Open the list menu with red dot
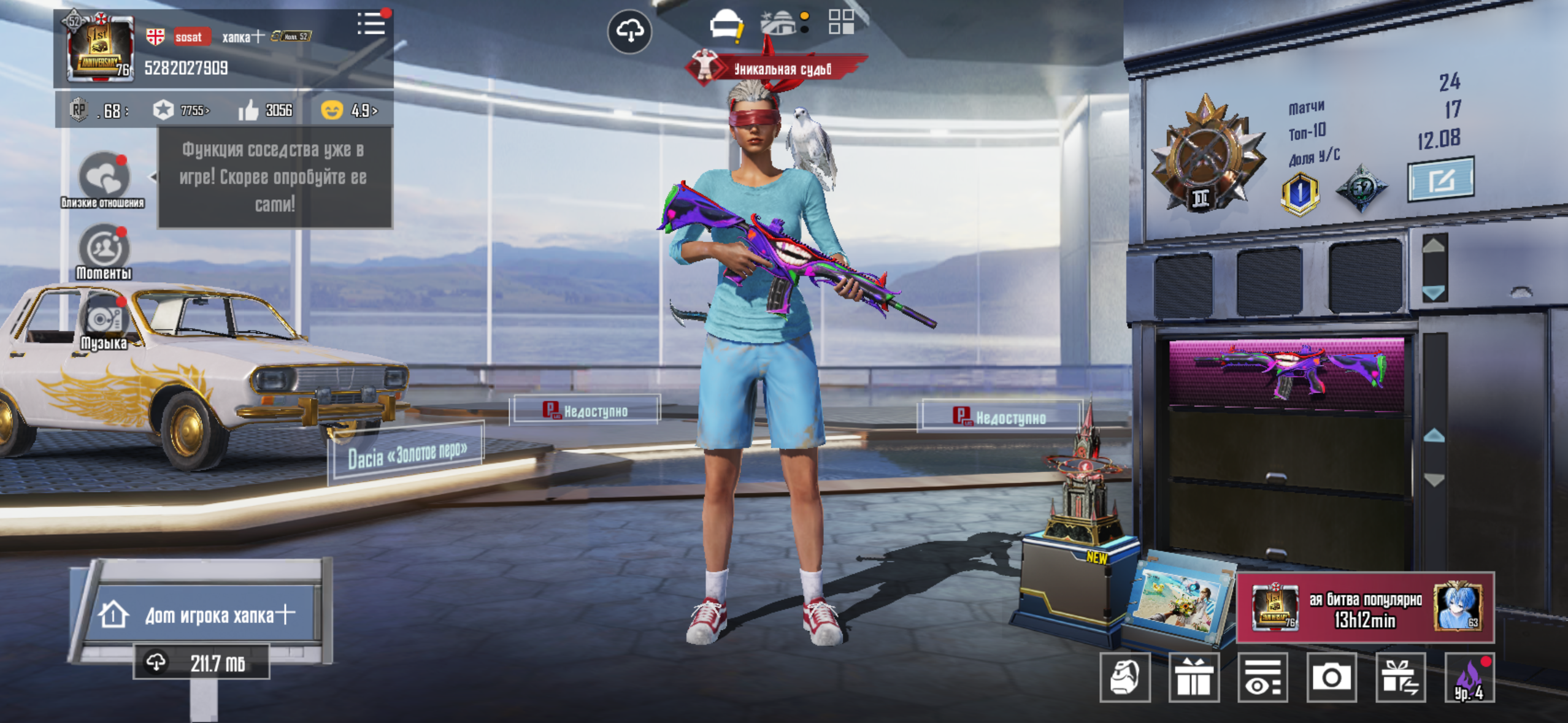 [x=372, y=25]
